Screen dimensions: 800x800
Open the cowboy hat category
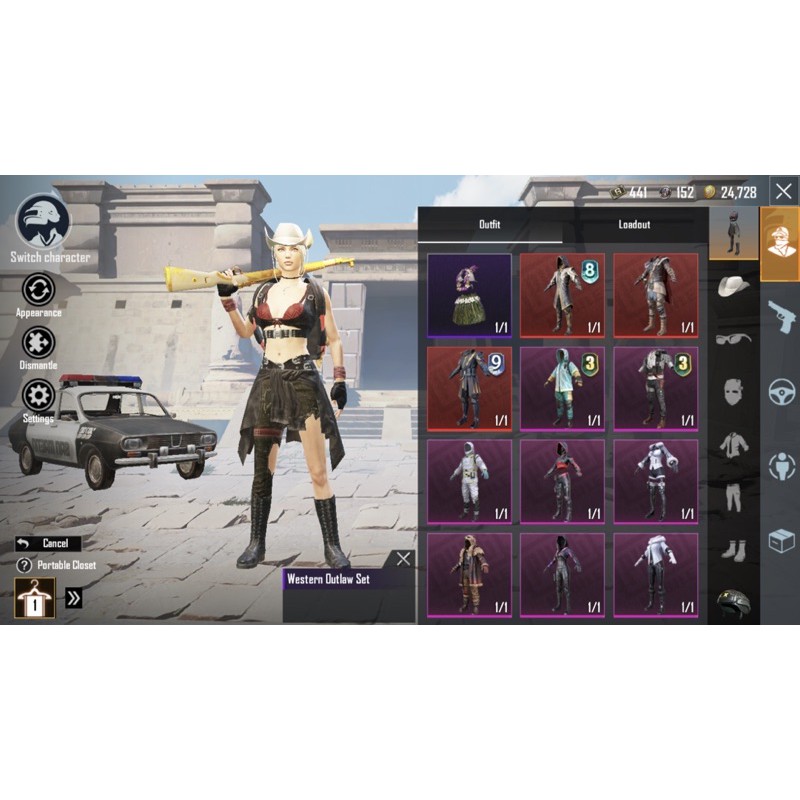[733, 286]
